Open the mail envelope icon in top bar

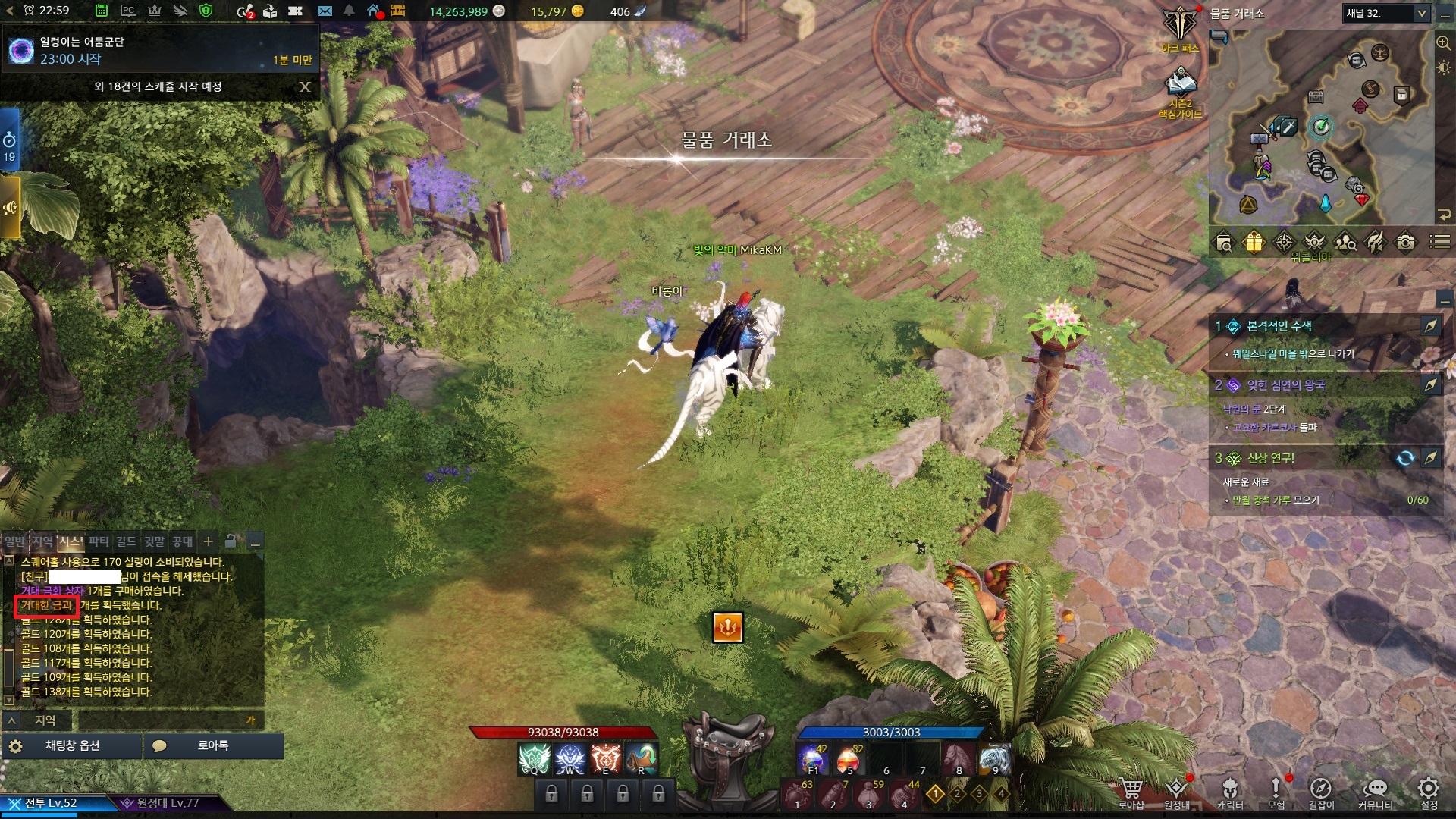(x=325, y=11)
